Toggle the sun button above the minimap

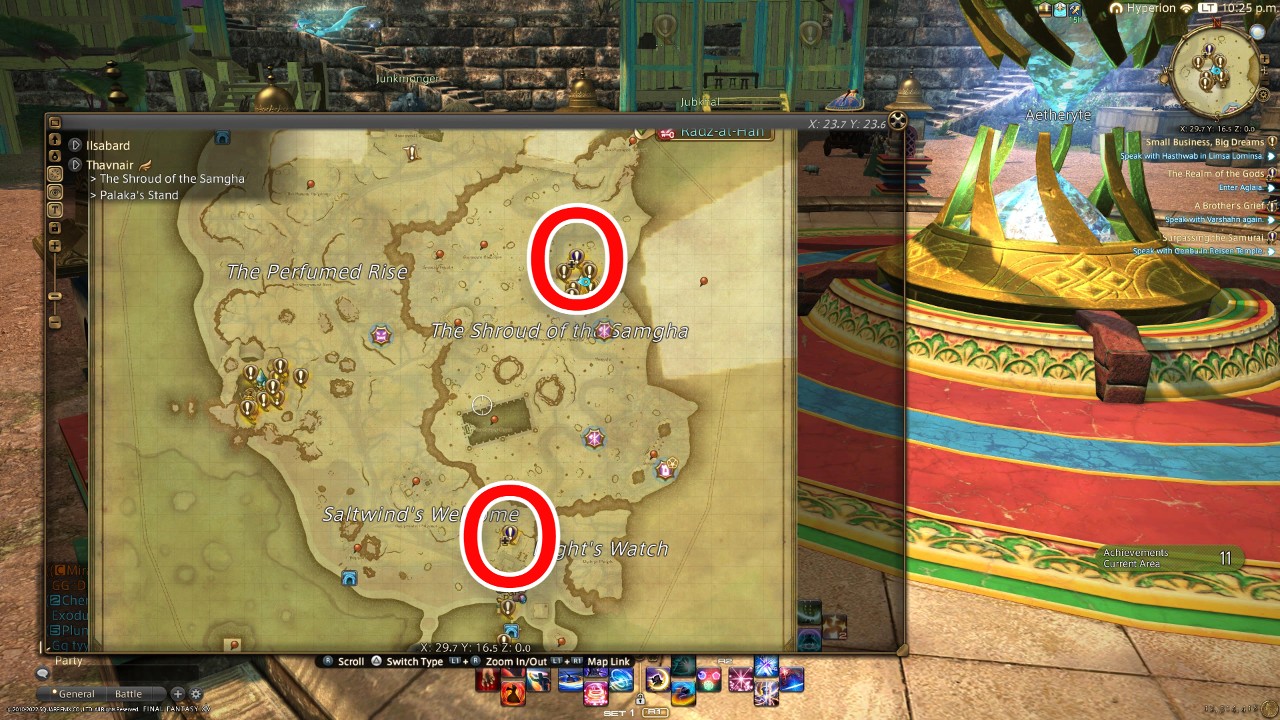[x=1256, y=32]
